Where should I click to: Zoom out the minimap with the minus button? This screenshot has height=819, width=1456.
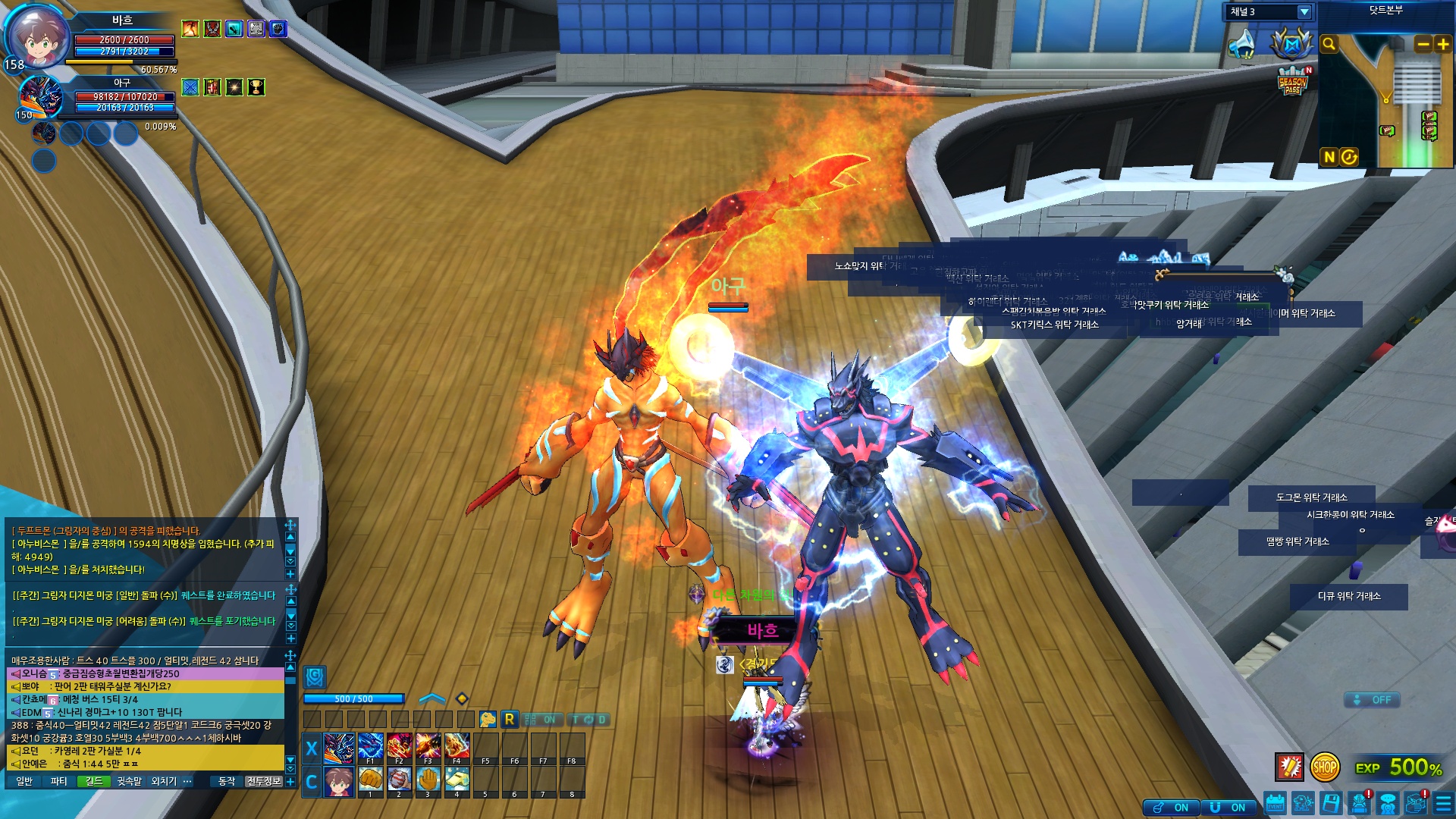click(x=1423, y=45)
